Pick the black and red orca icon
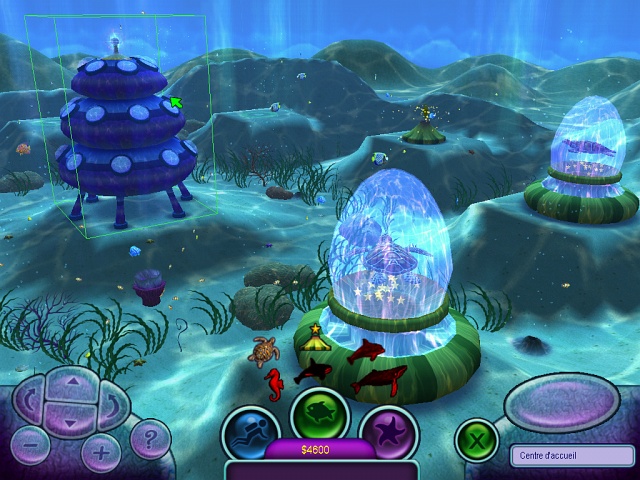Image resolution: width=640 pixels, height=480 pixels. [314, 371]
